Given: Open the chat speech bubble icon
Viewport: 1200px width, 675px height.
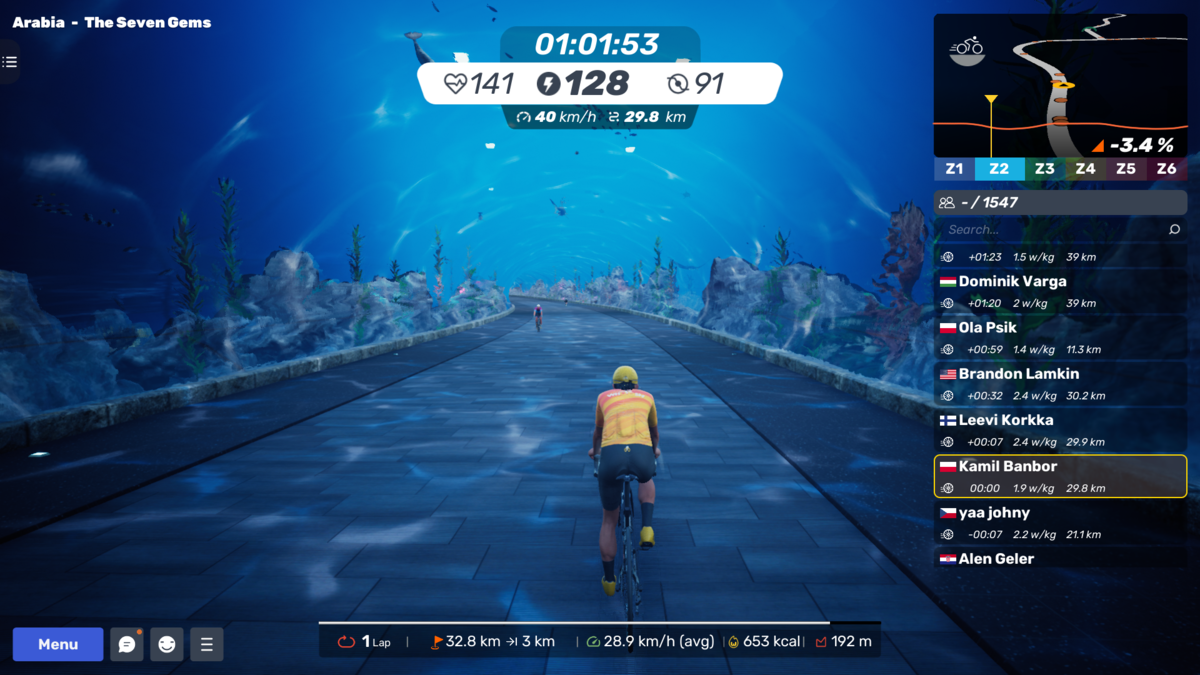Looking at the screenshot, I should [127, 644].
